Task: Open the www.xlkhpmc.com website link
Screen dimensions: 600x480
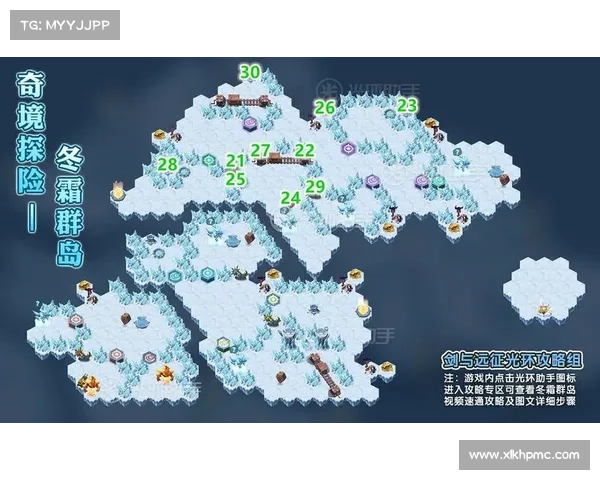Action: coord(524,455)
